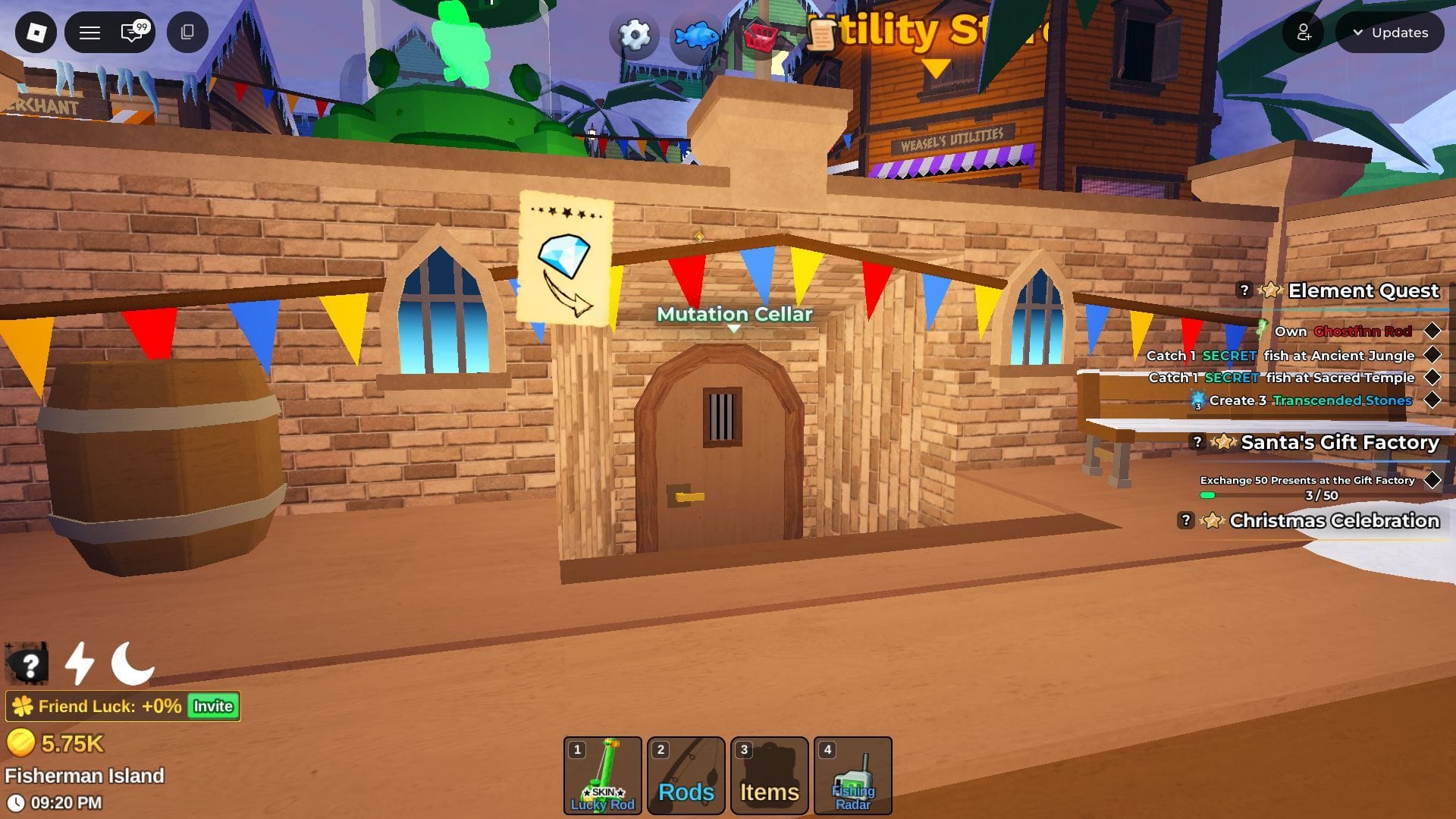This screenshot has width=1456, height=819.
Task: Check off the Own Ghostfinn Rod quest diamond
Action: coord(1432,331)
